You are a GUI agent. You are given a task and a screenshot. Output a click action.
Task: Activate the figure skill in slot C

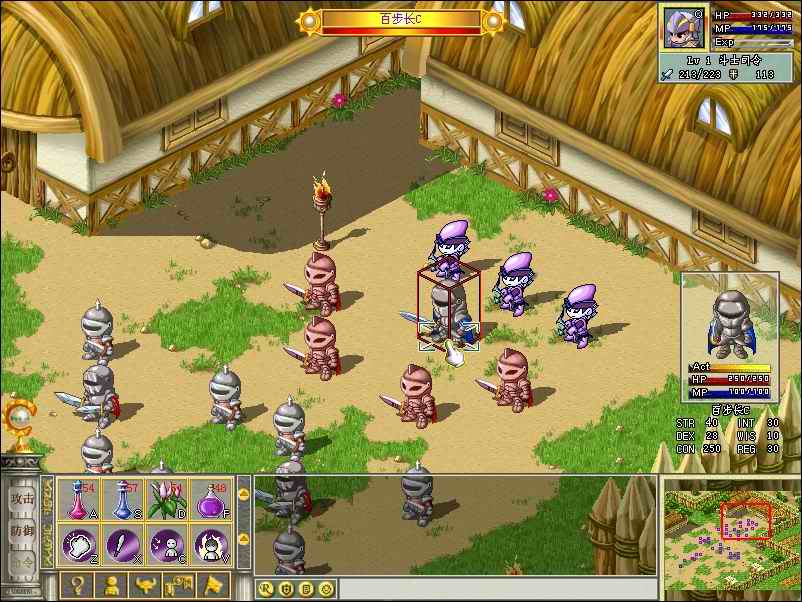(x=166, y=546)
